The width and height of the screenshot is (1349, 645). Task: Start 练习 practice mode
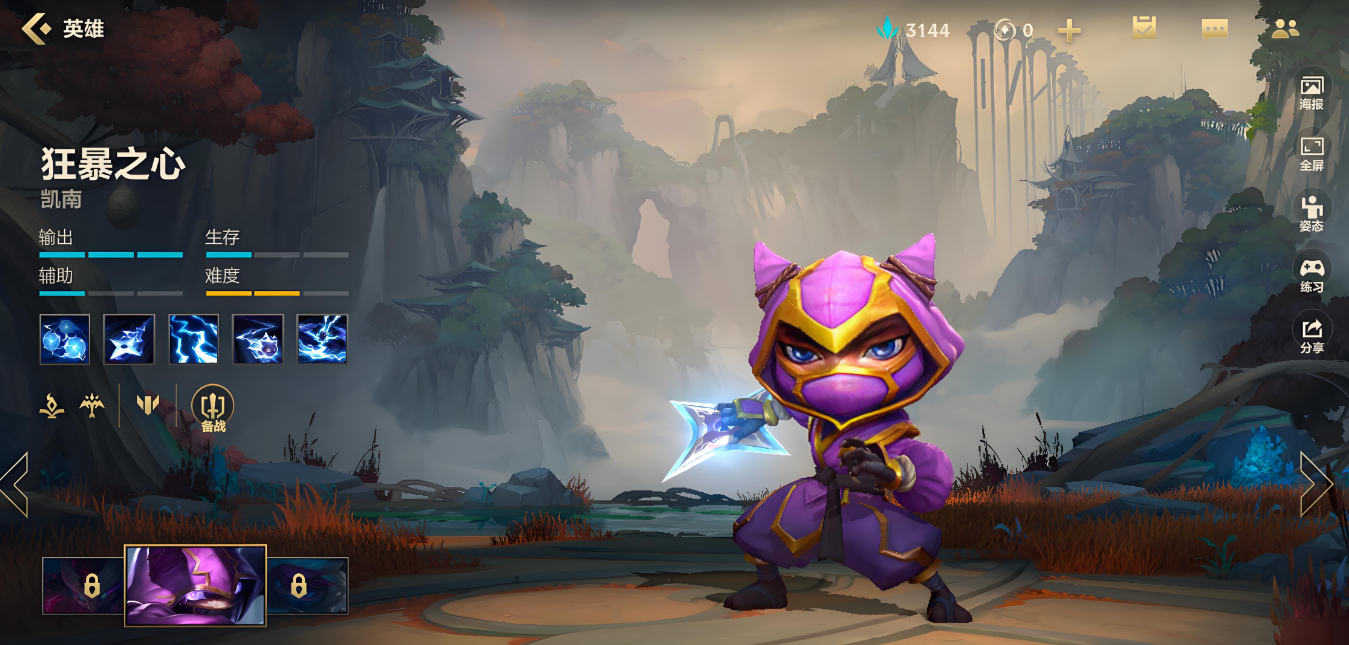tap(1311, 275)
